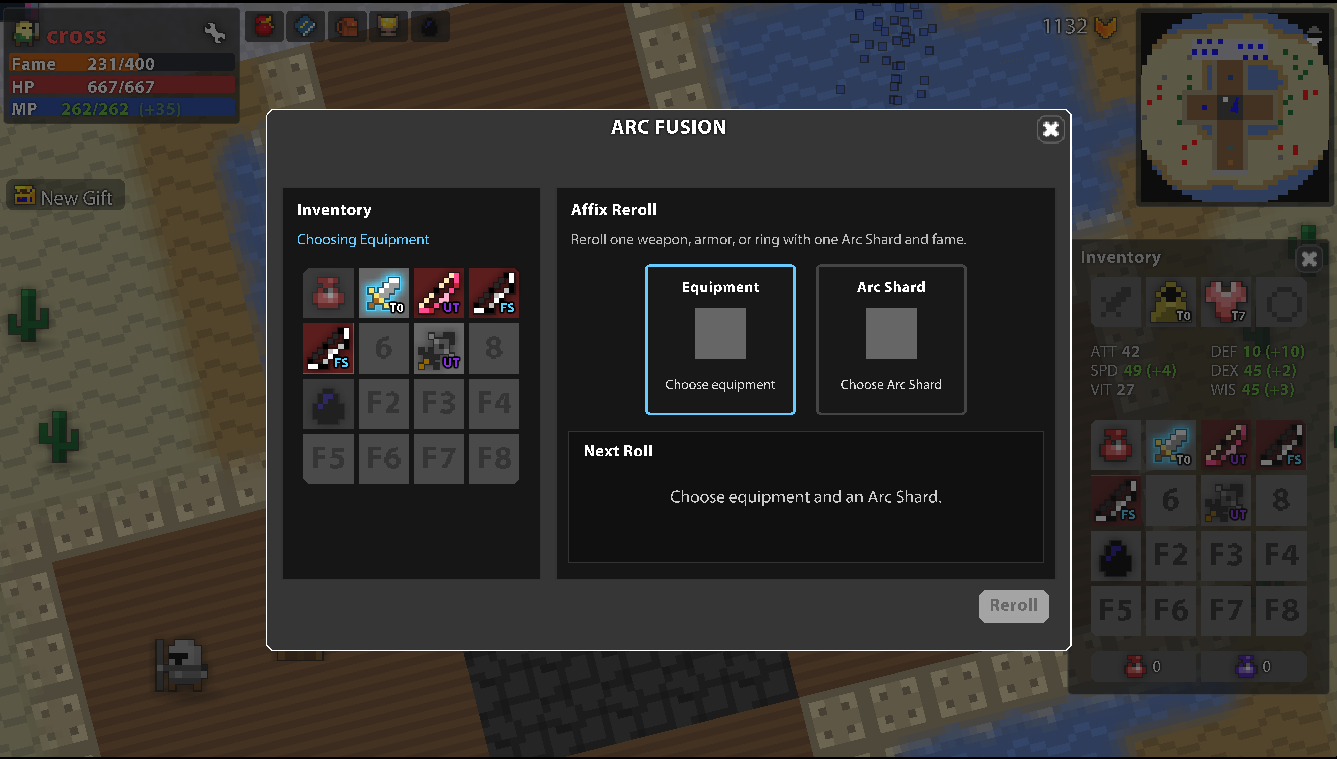Click the red potion icon on the top toolbar

pos(263,26)
